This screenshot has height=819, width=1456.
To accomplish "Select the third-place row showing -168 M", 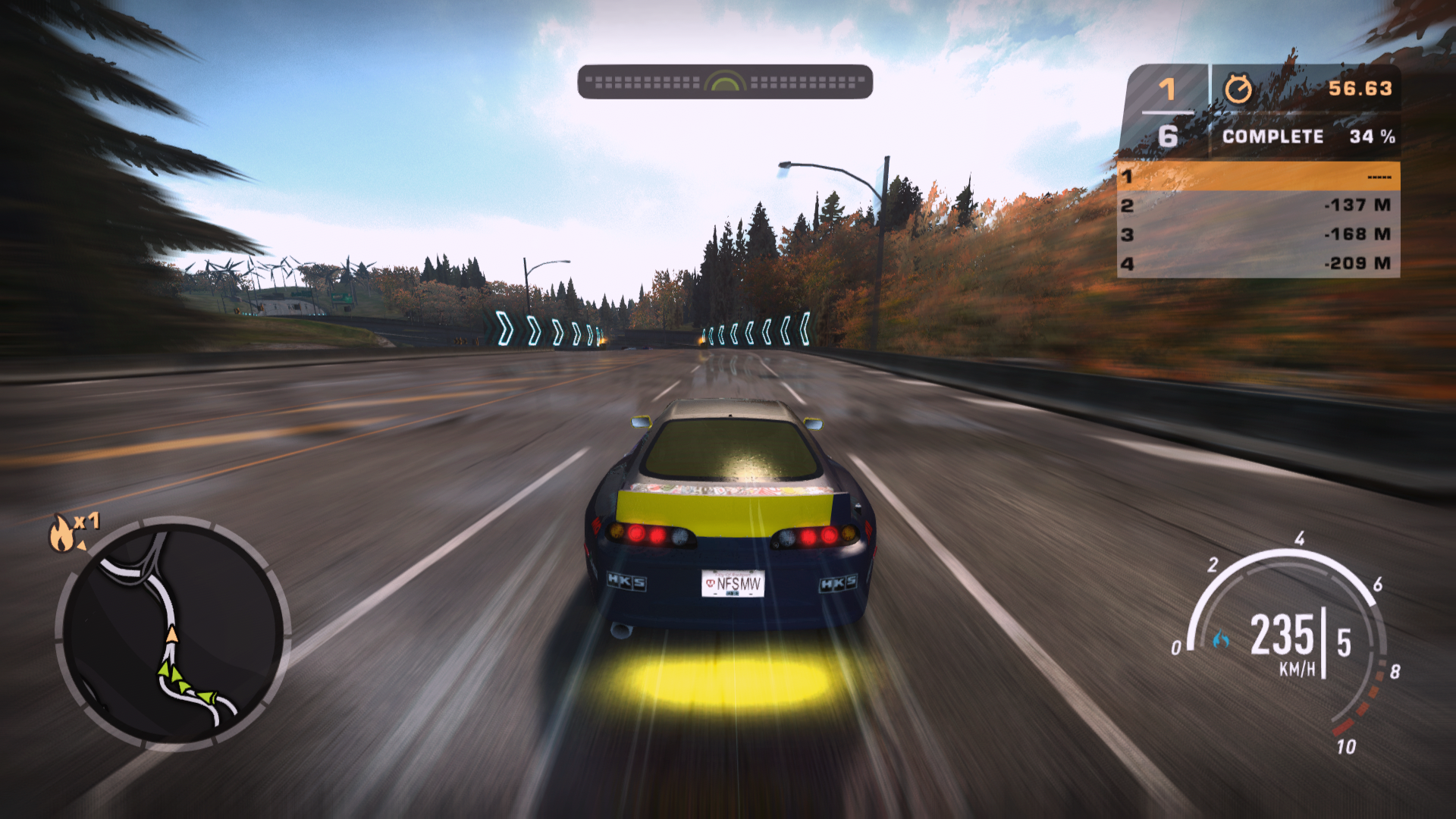I will click(1258, 234).
